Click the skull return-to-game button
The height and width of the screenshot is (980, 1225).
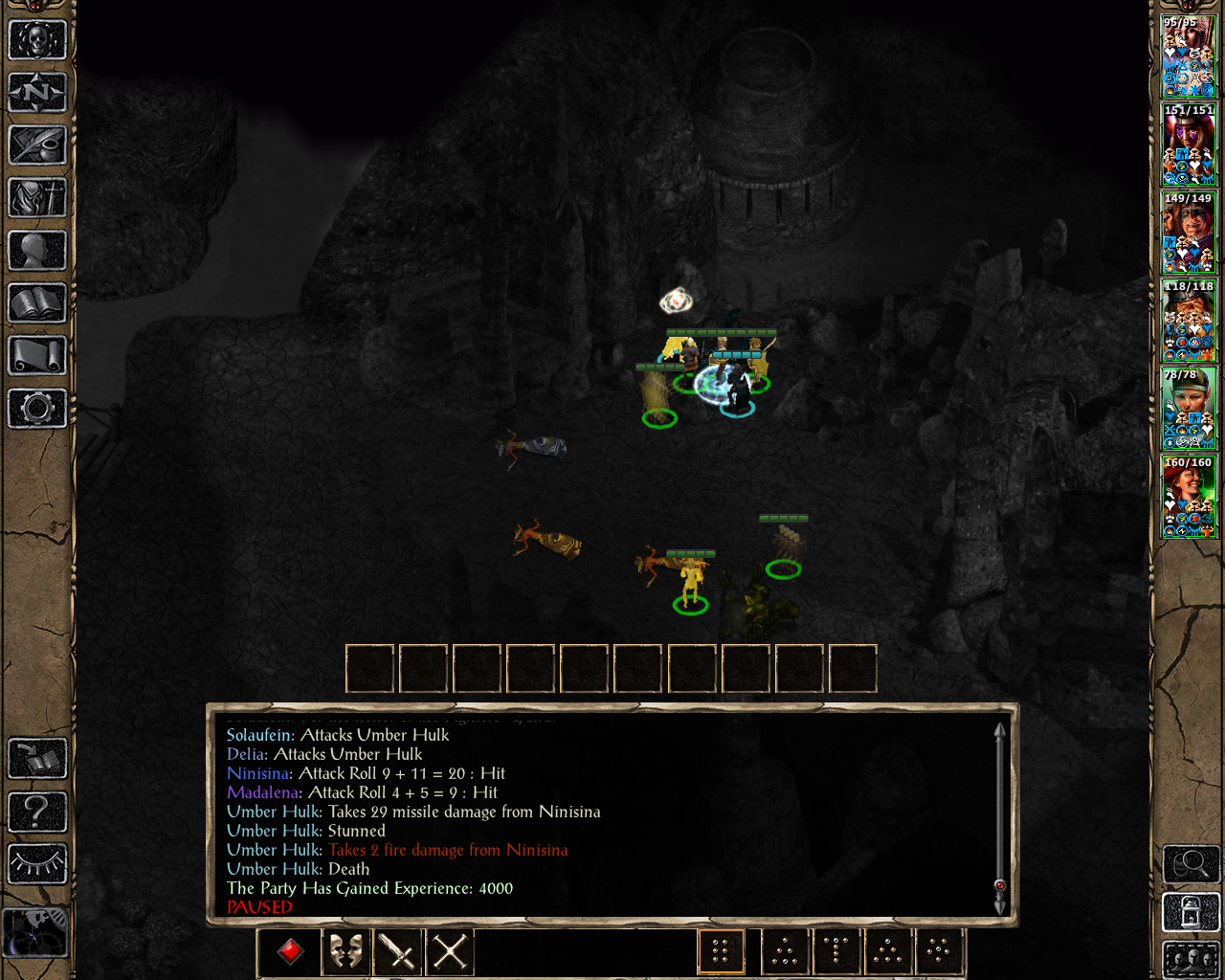(x=37, y=40)
